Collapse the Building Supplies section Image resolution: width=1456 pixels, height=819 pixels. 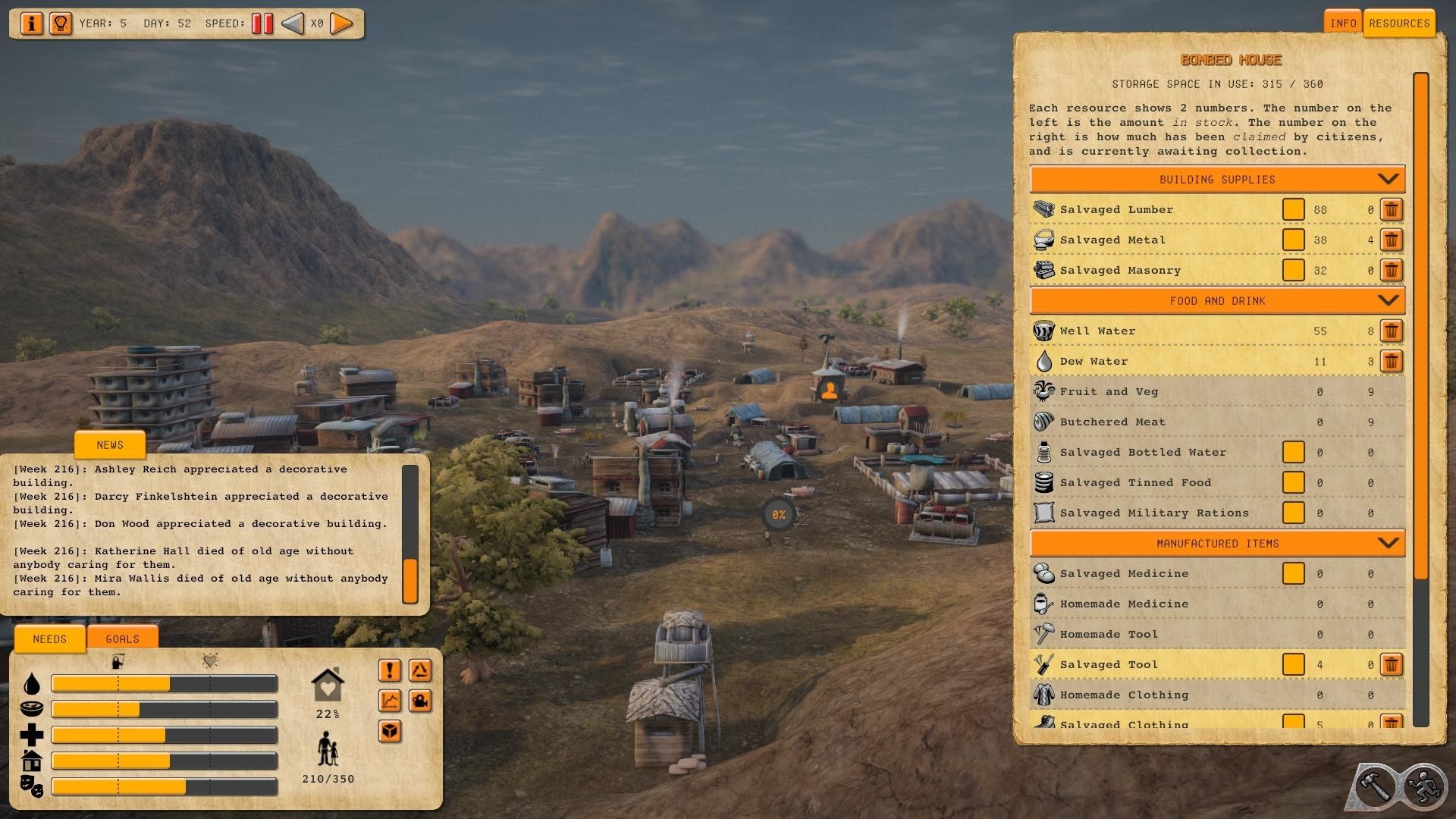(x=1388, y=180)
